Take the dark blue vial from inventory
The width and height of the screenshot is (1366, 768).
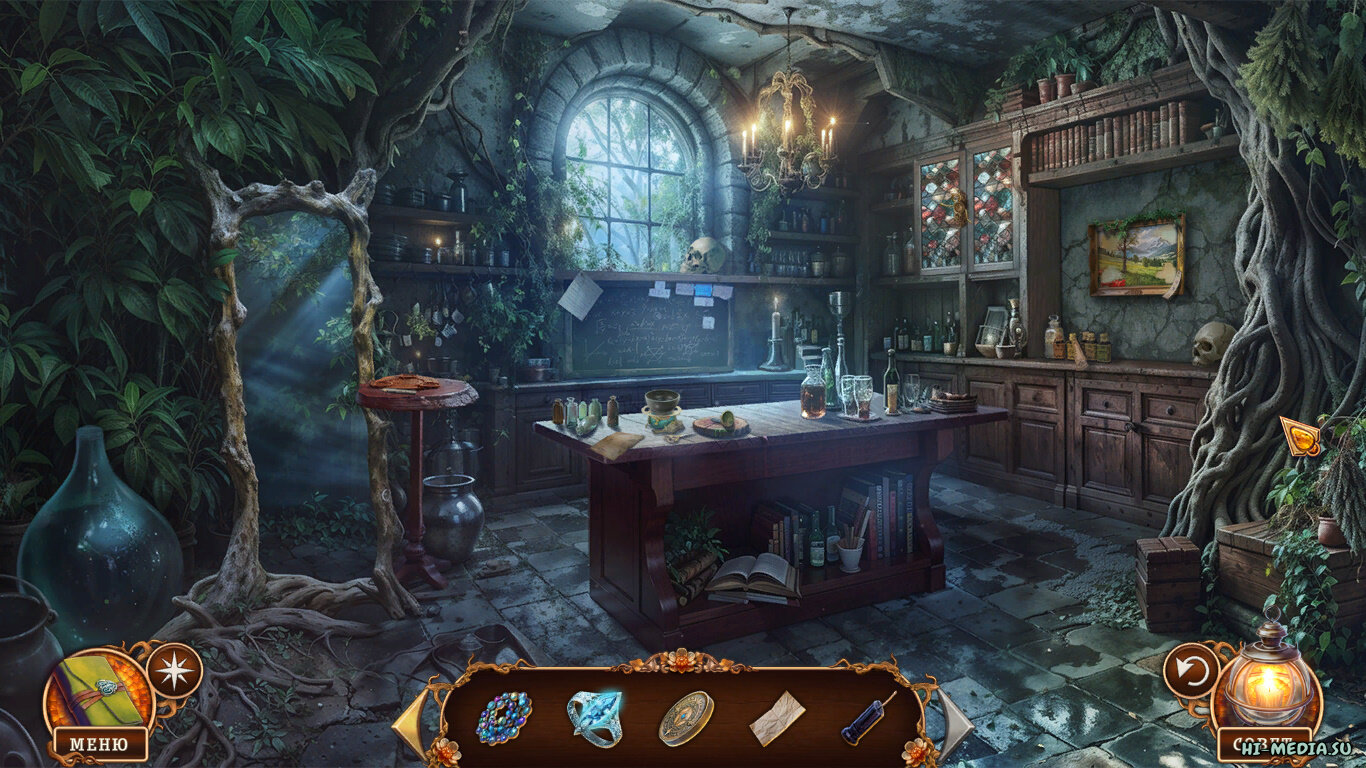(x=867, y=718)
